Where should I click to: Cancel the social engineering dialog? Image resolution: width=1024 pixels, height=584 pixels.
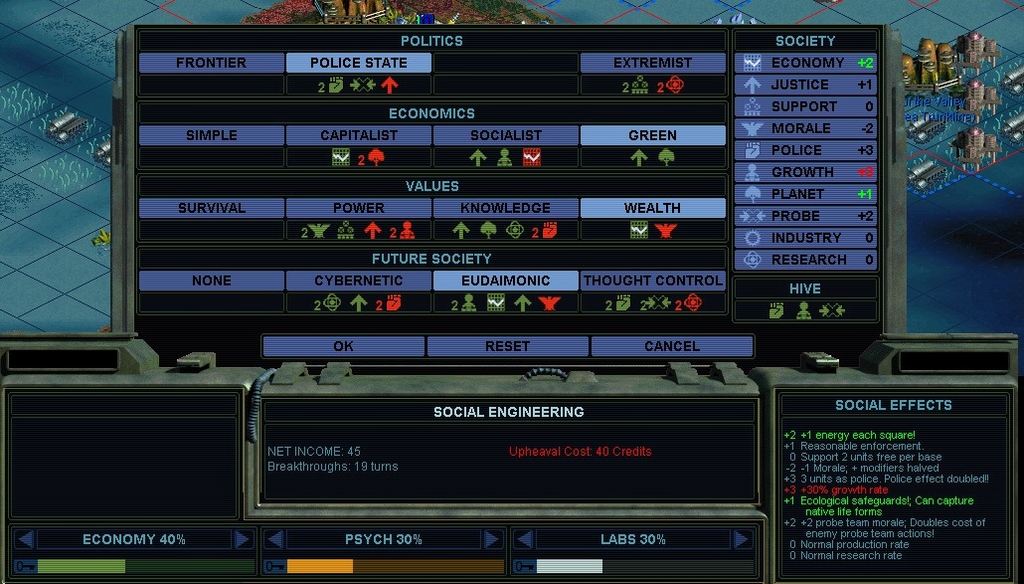coord(671,346)
